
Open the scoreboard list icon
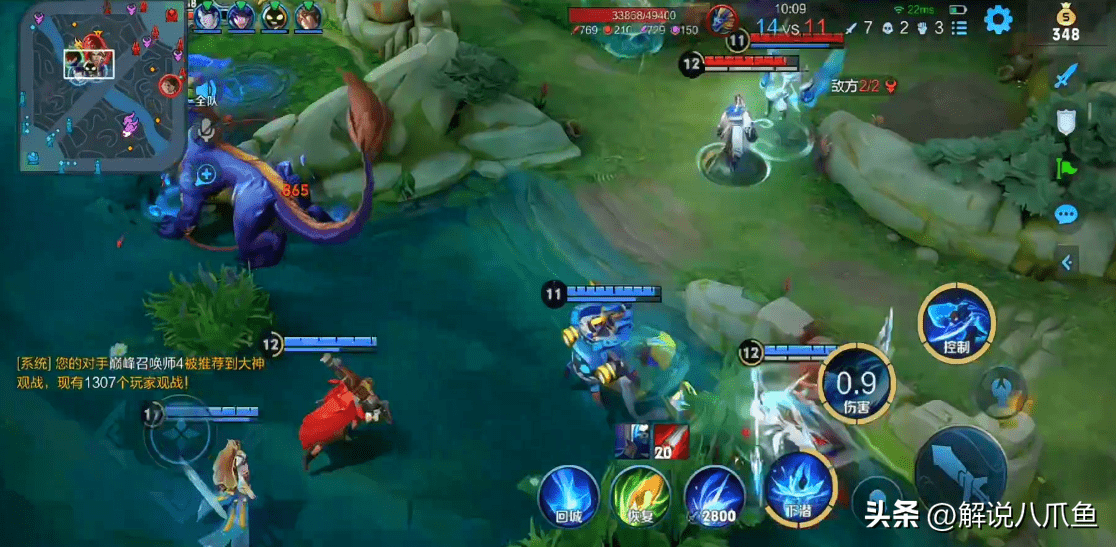tap(961, 27)
